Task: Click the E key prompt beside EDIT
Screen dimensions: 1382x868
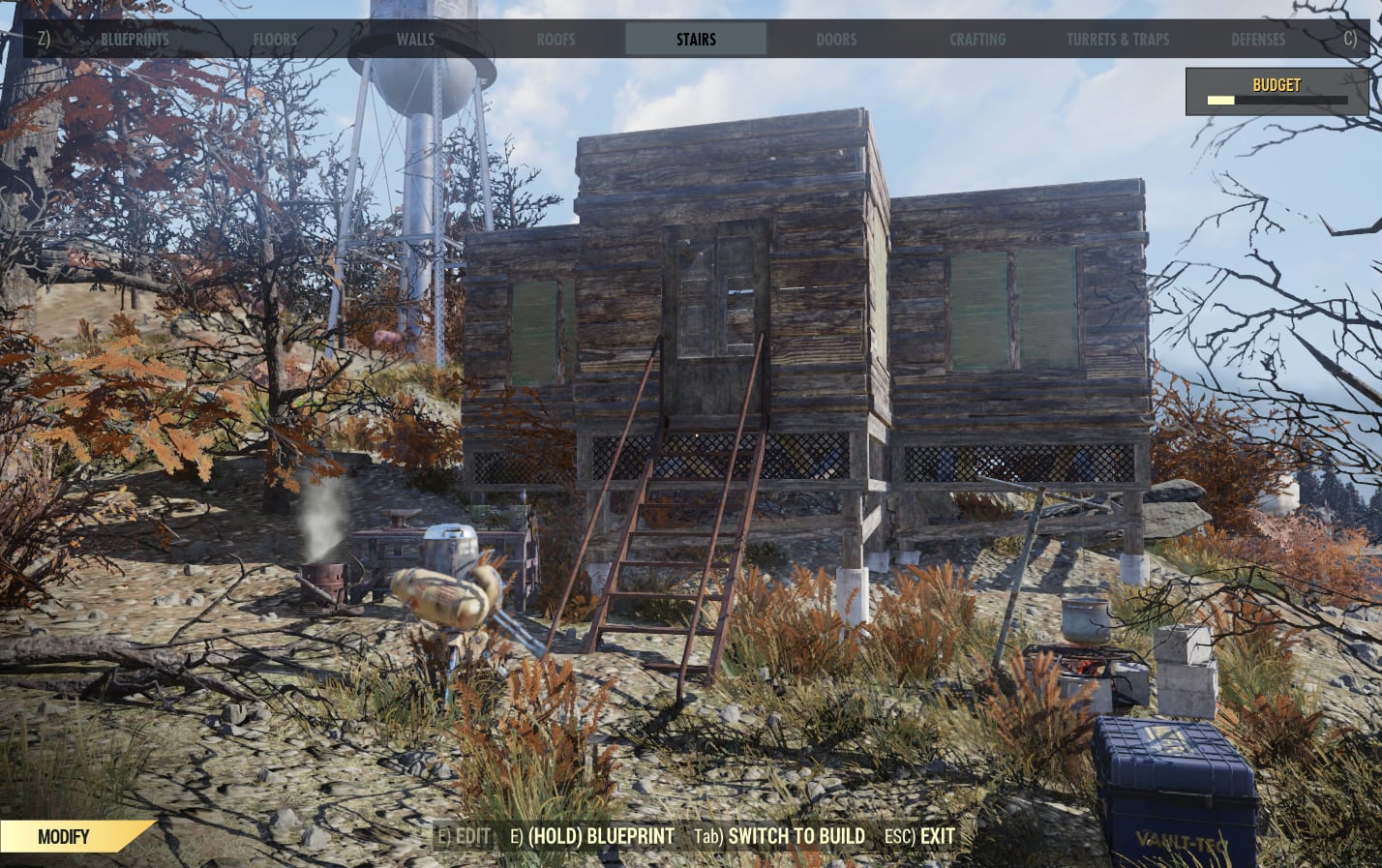Action: pos(446,836)
